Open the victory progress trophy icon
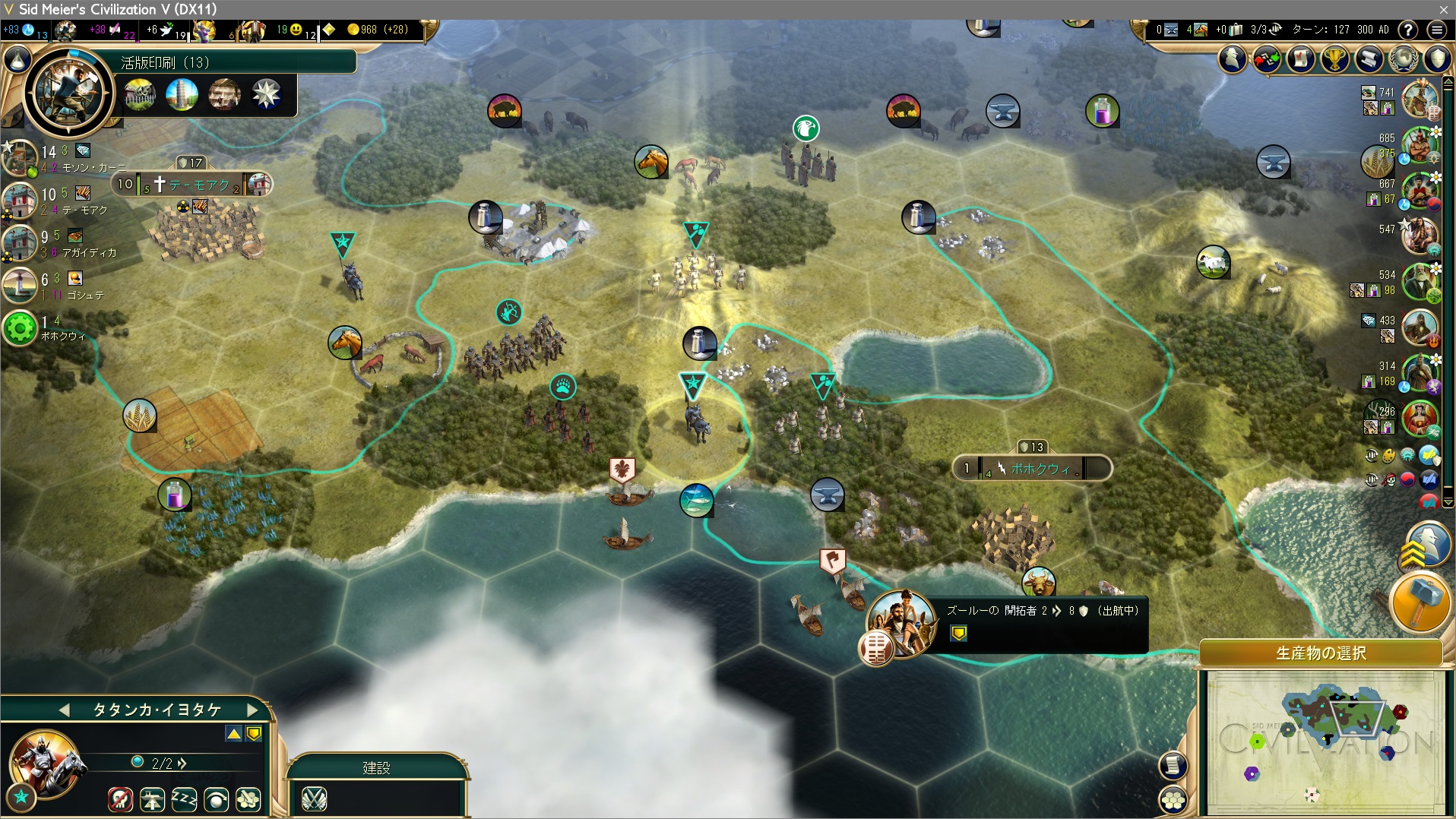Image resolution: width=1456 pixels, height=819 pixels. [1334, 59]
